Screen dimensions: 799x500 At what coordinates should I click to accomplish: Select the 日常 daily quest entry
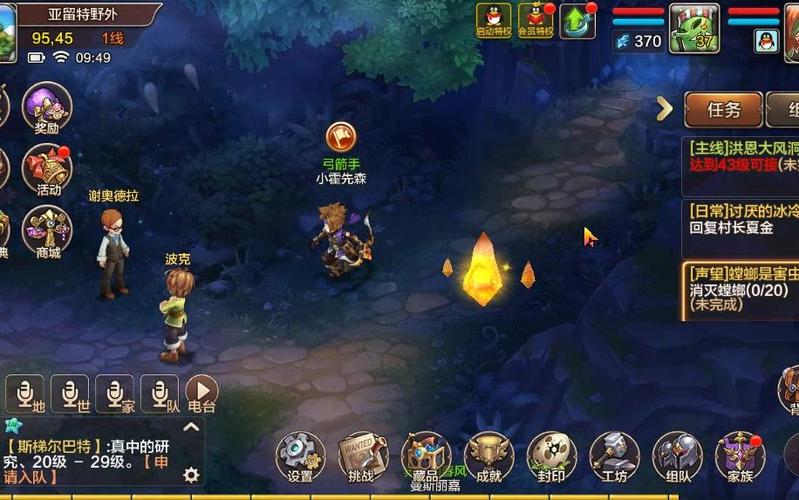click(742, 218)
